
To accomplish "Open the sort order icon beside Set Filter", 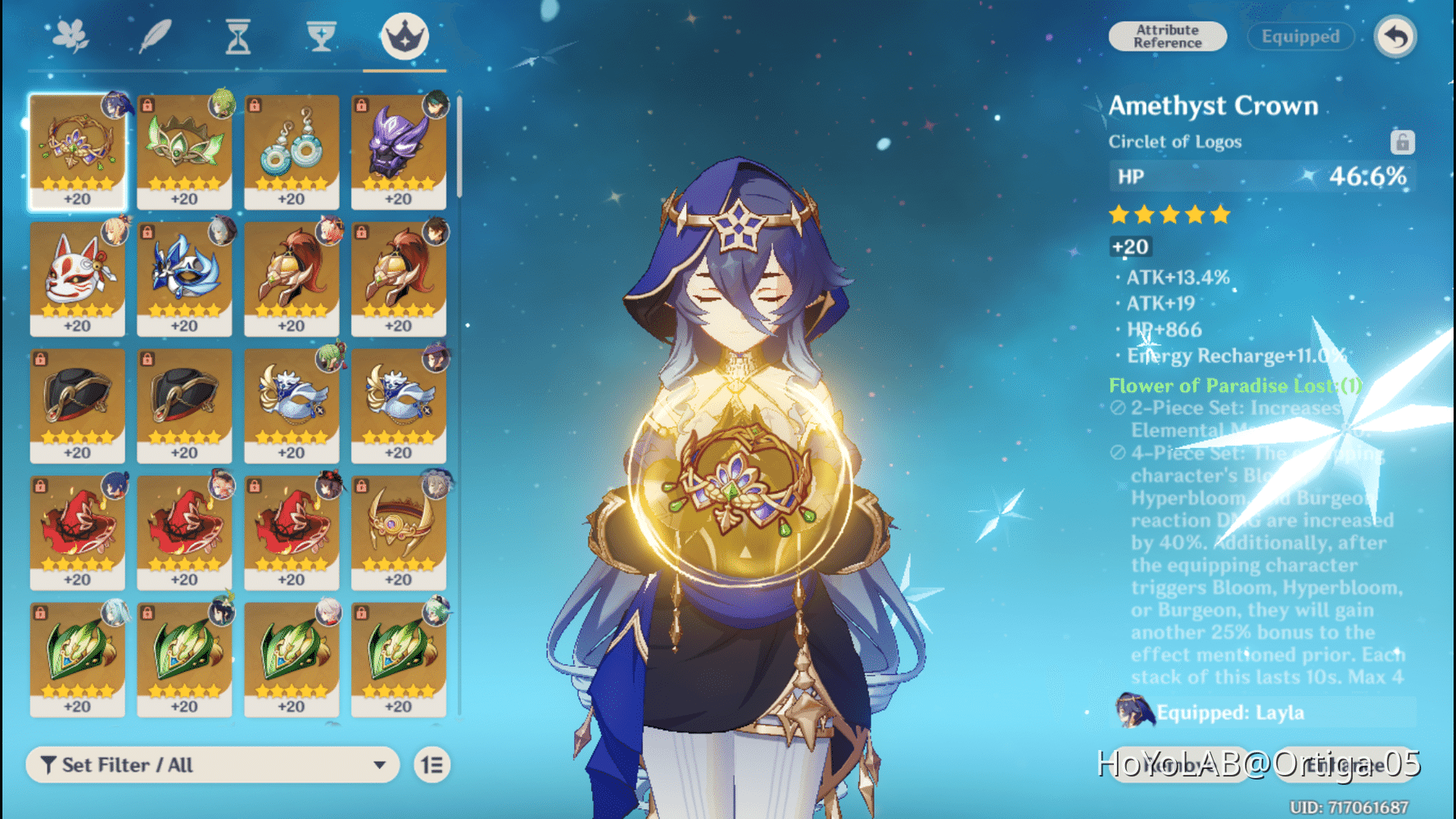I will (x=432, y=765).
